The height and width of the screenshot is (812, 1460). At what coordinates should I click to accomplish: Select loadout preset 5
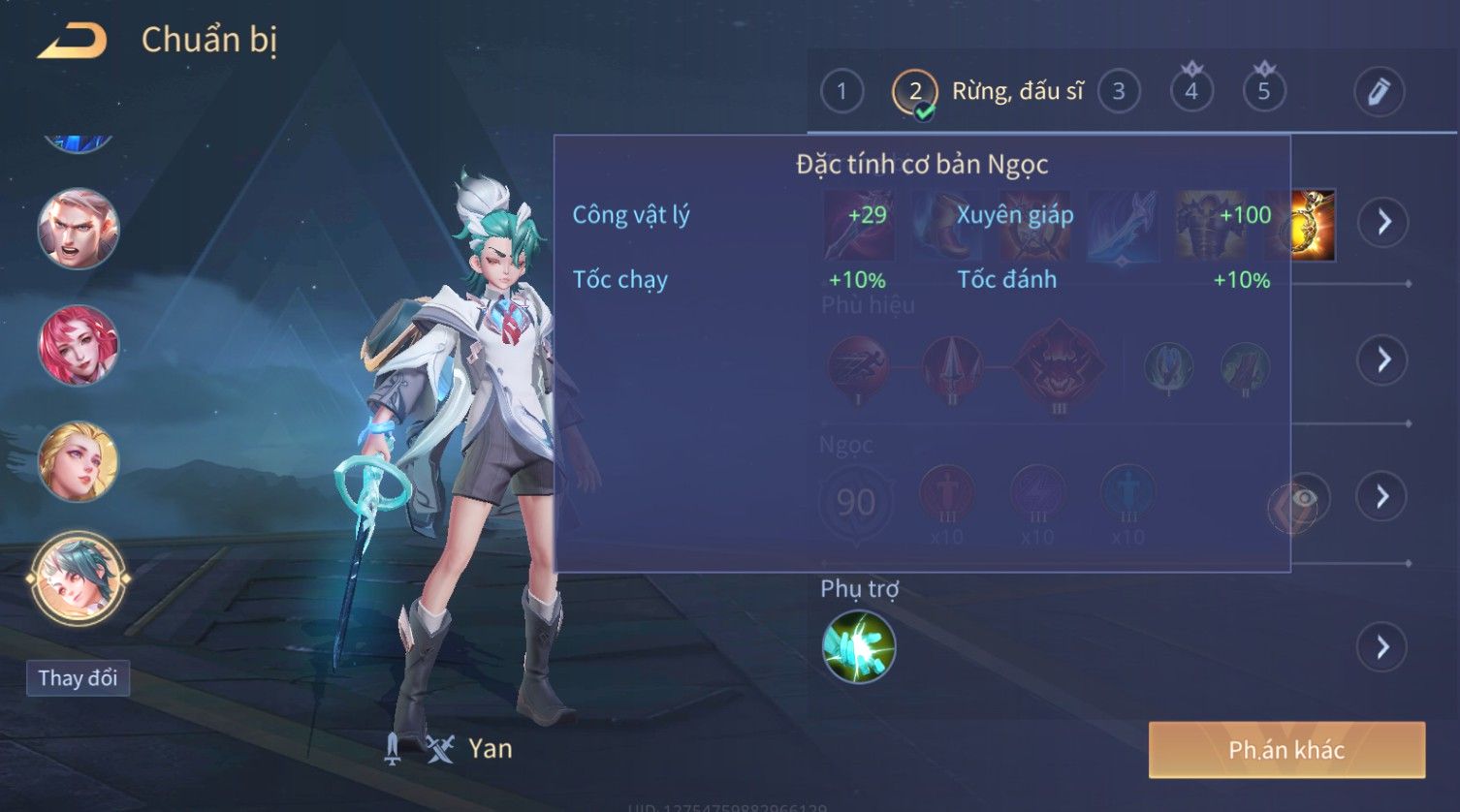[x=1263, y=92]
